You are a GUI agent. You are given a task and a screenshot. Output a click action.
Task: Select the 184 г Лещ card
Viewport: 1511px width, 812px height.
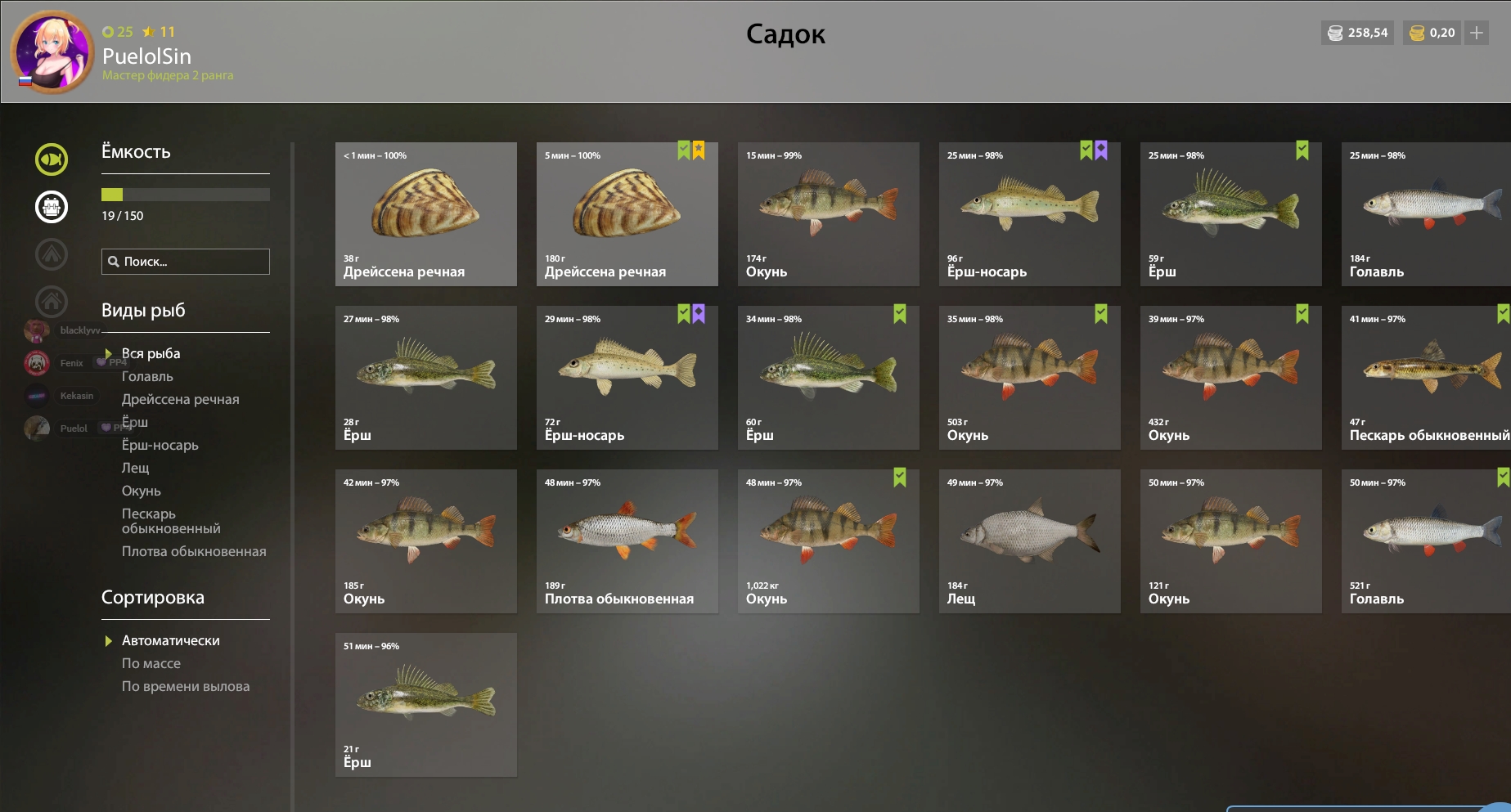click(x=1029, y=541)
